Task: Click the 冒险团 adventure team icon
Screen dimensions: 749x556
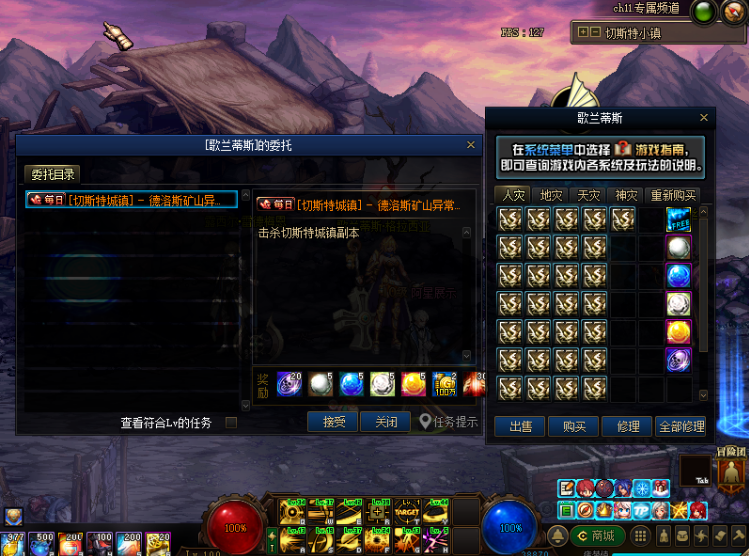Action: (x=733, y=470)
